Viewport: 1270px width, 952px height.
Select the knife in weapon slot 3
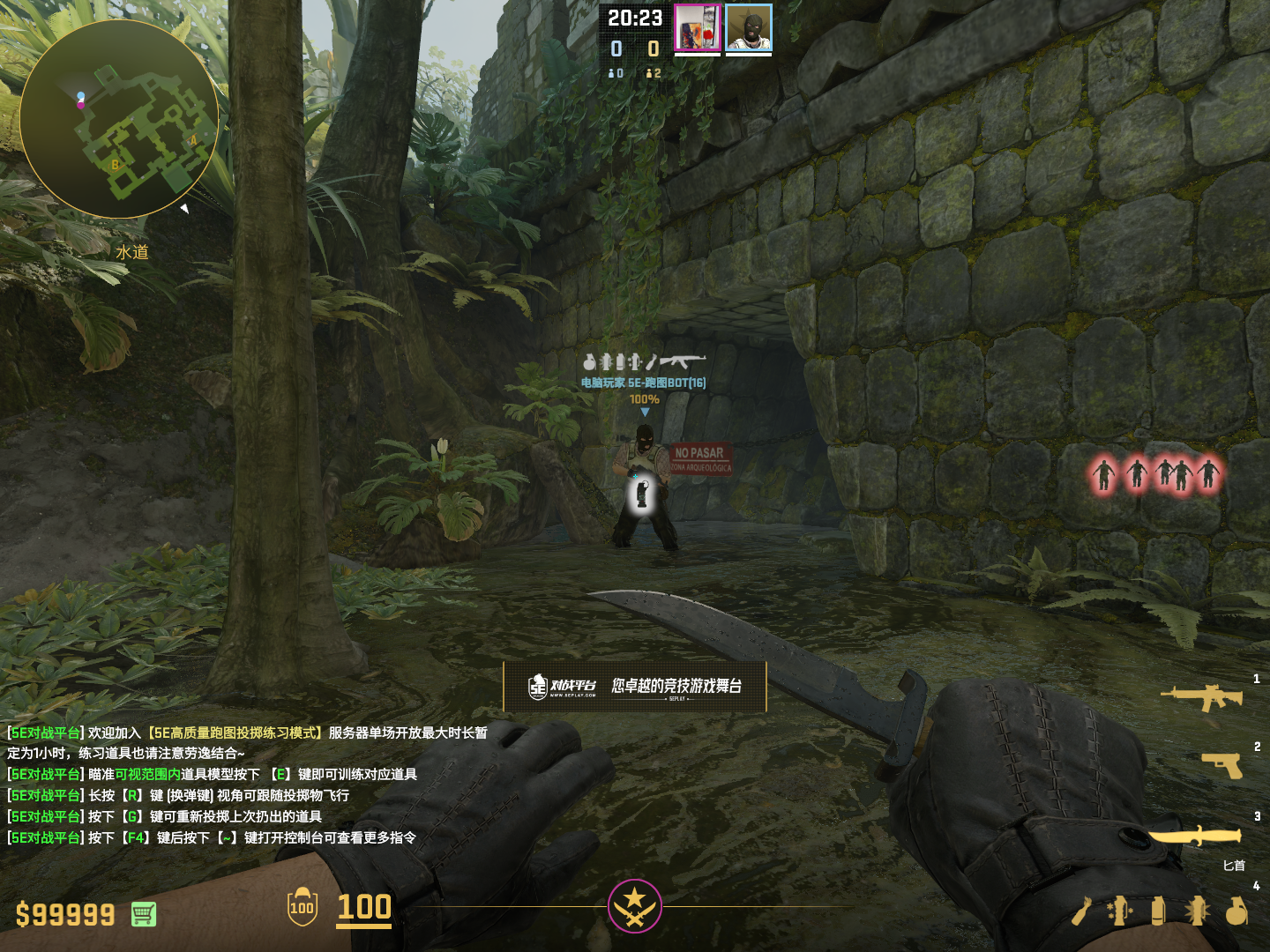(1195, 836)
